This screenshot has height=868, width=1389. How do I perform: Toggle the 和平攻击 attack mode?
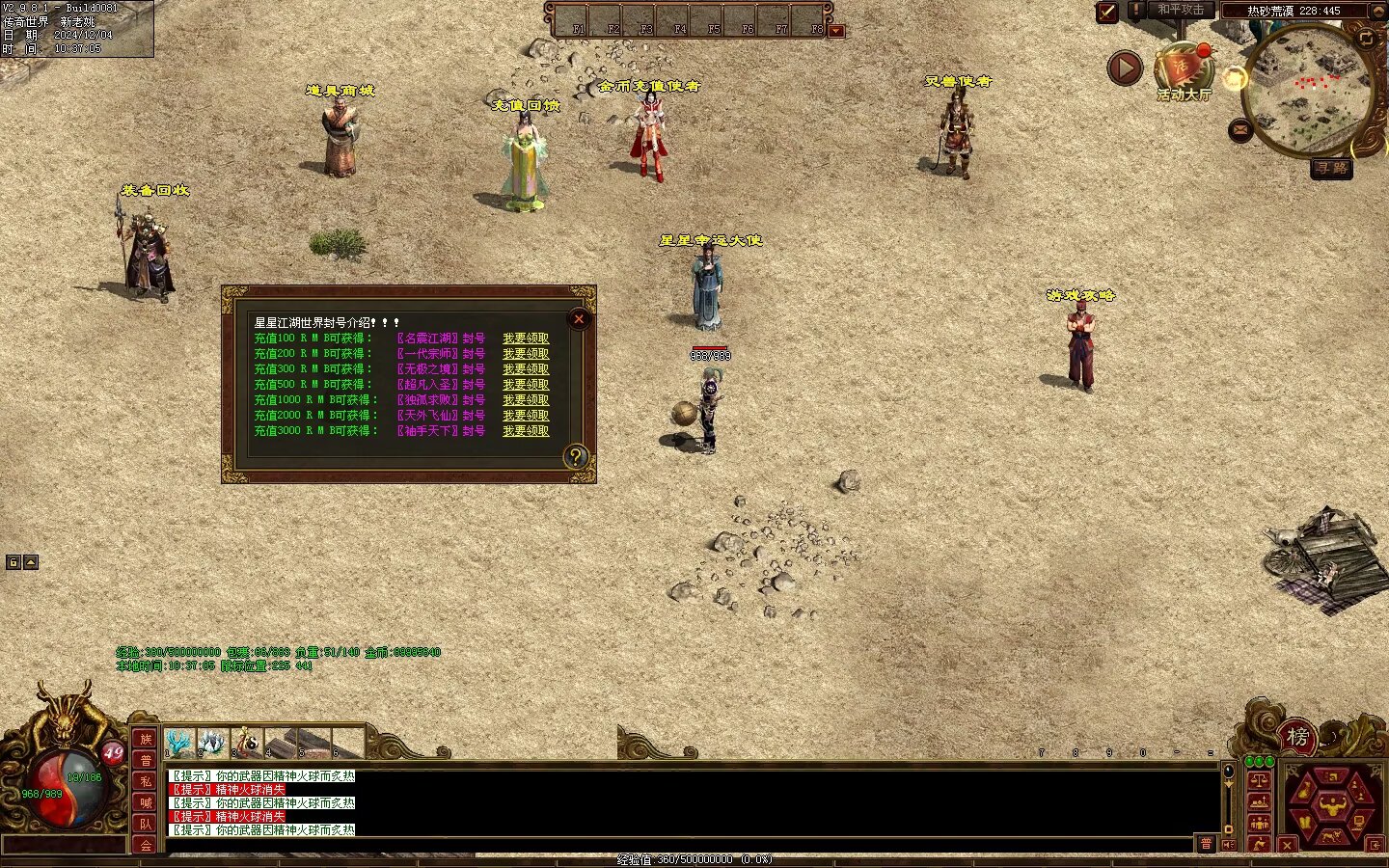1181,11
